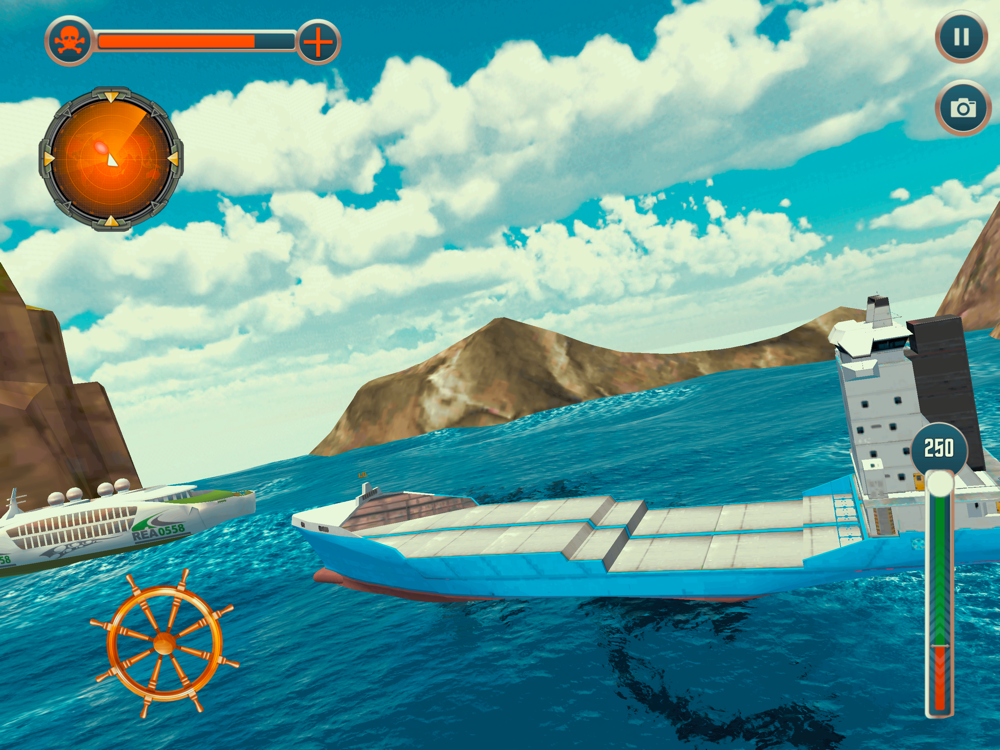Pause the game

[961, 38]
